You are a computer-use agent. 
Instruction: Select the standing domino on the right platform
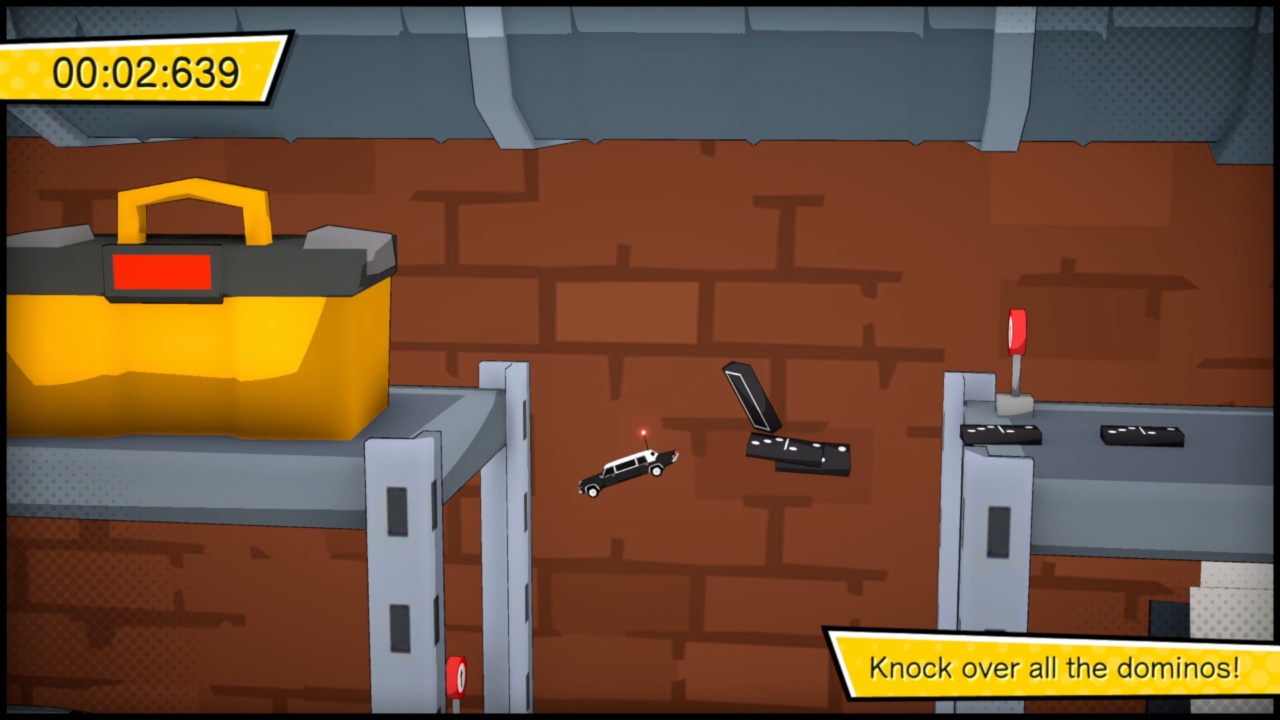(1000, 432)
